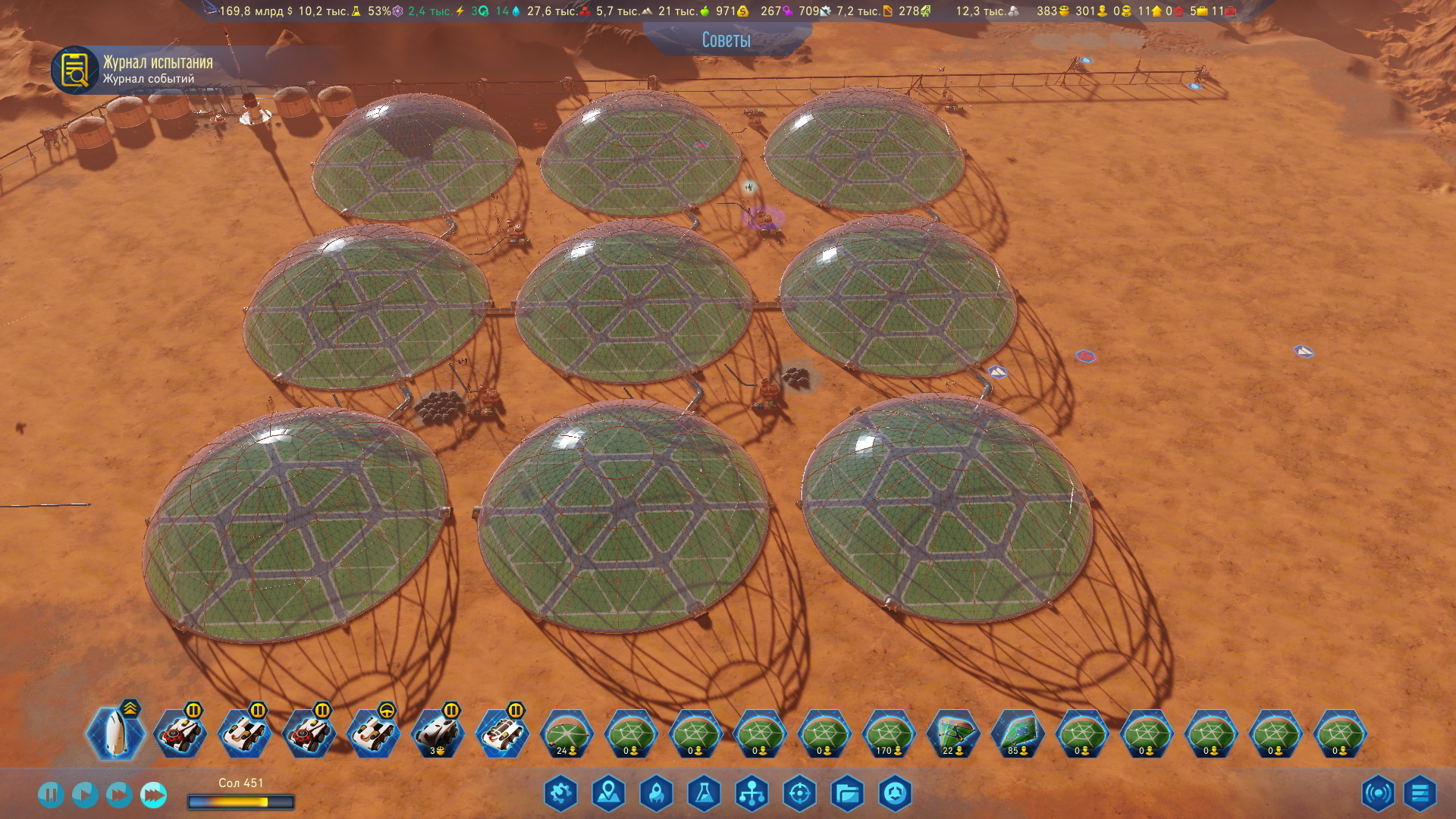Open the build menu gear-and-wrench button
Image resolution: width=1456 pixels, height=819 pixels.
tap(560, 794)
